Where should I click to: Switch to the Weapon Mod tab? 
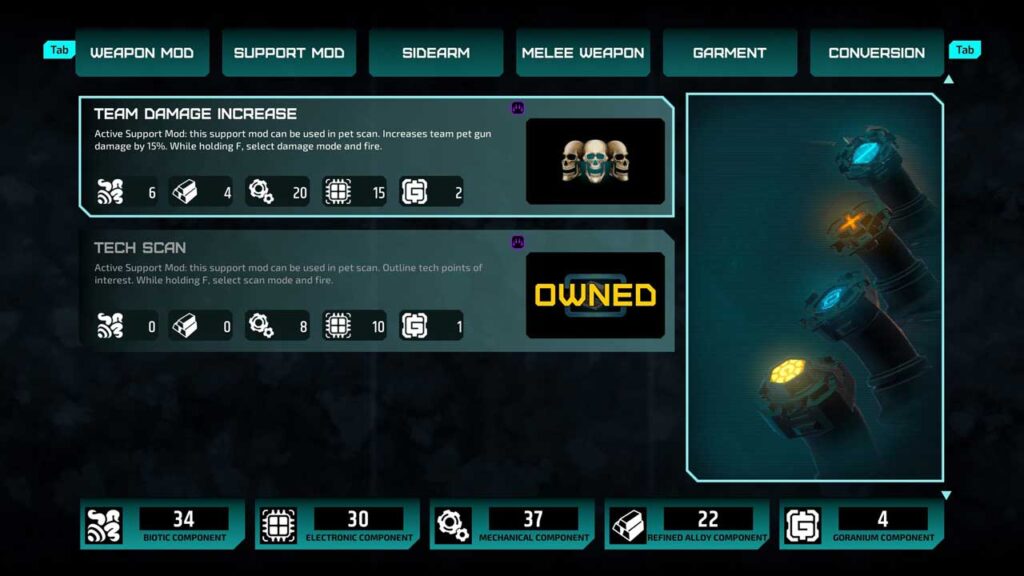(142, 53)
